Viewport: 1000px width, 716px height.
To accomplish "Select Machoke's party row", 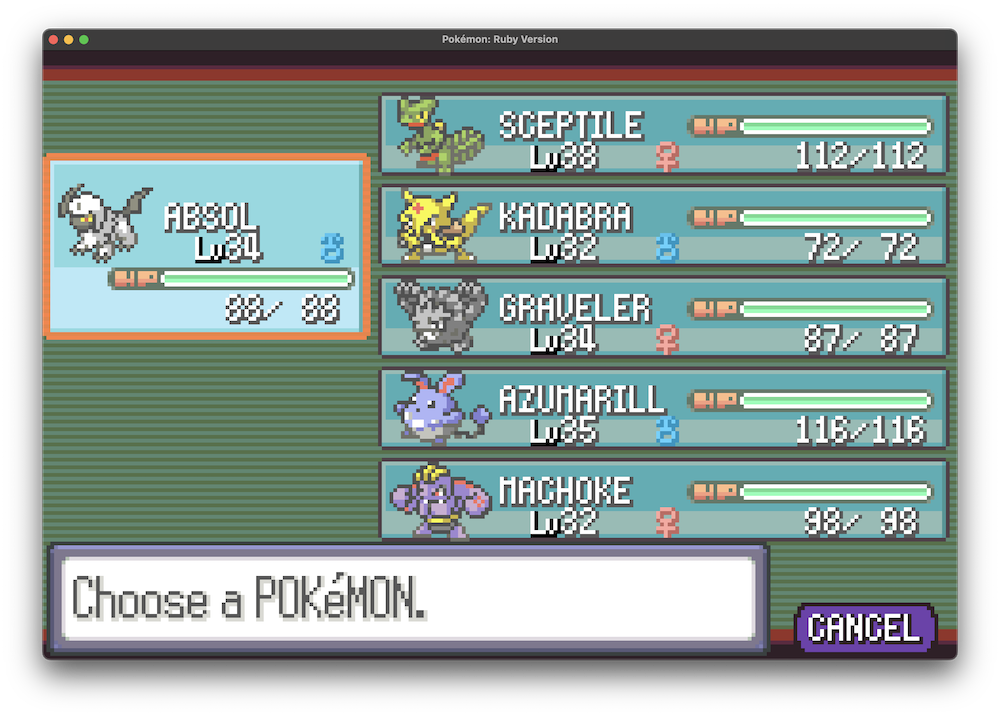I will click(x=663, y=499).
